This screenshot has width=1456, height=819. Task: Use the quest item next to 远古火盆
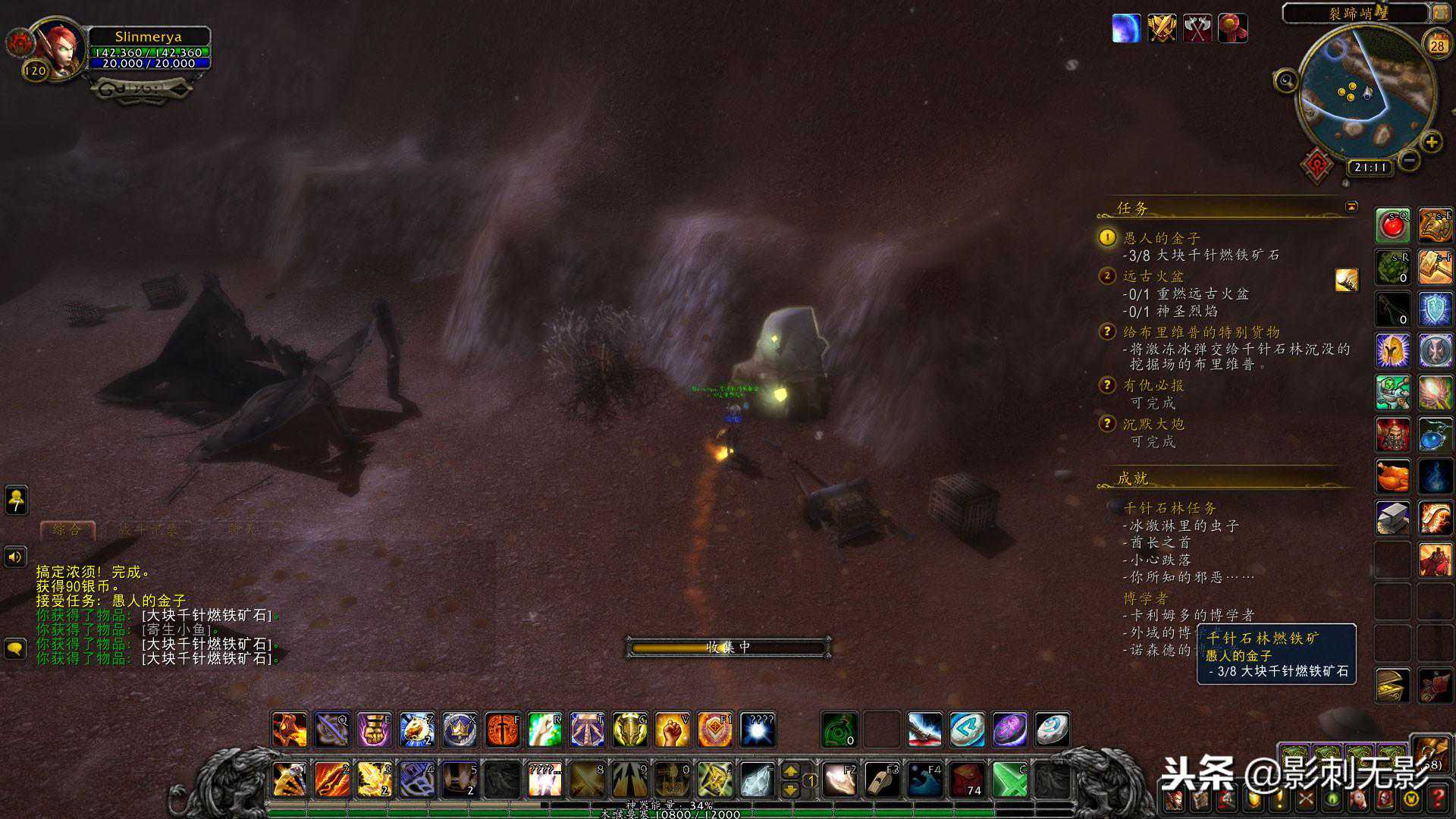[1347, 280]
